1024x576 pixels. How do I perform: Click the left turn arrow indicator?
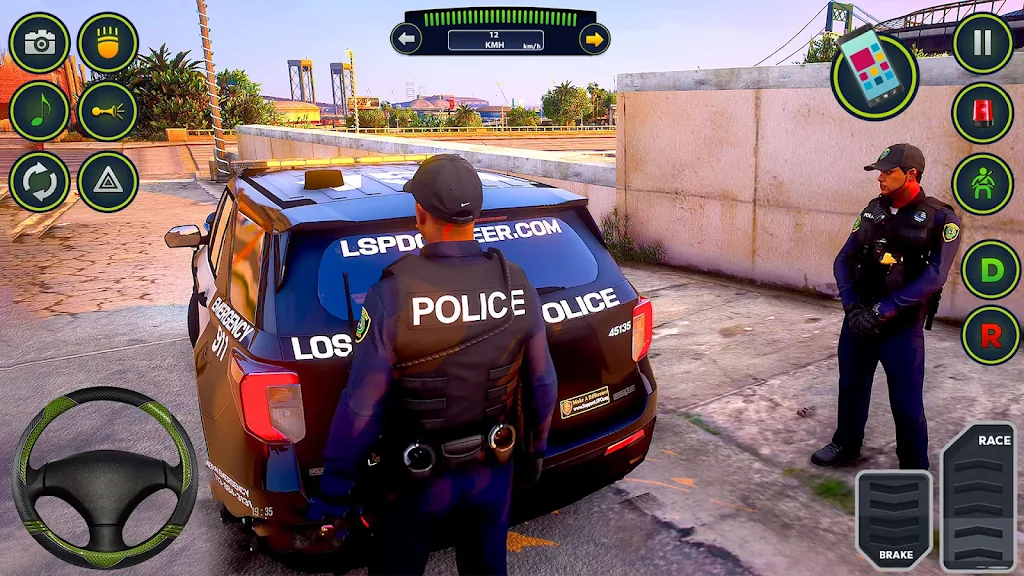tap(406, 39)
